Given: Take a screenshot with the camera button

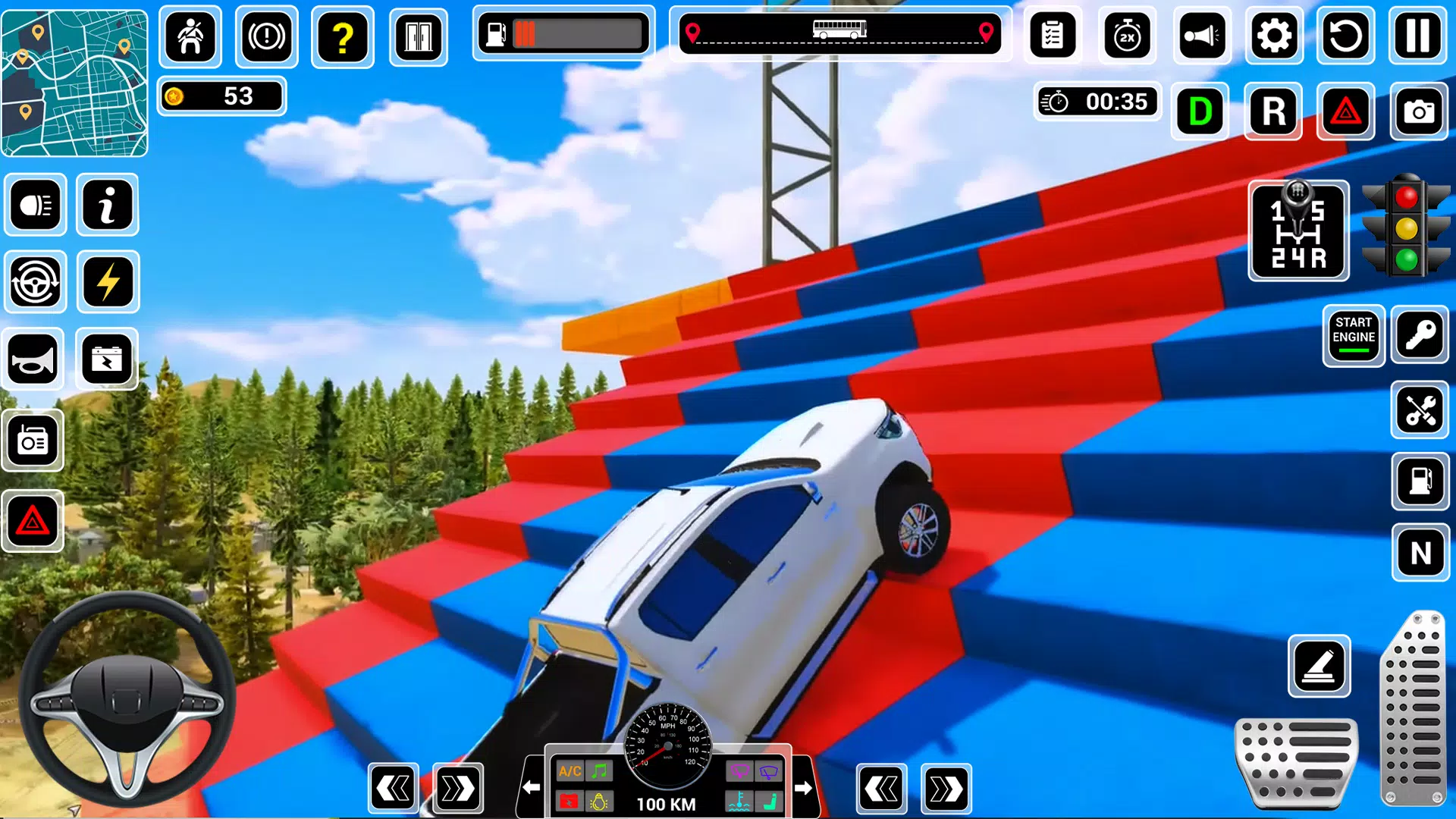Looking at the screenshot, I should click(1419, 111).
